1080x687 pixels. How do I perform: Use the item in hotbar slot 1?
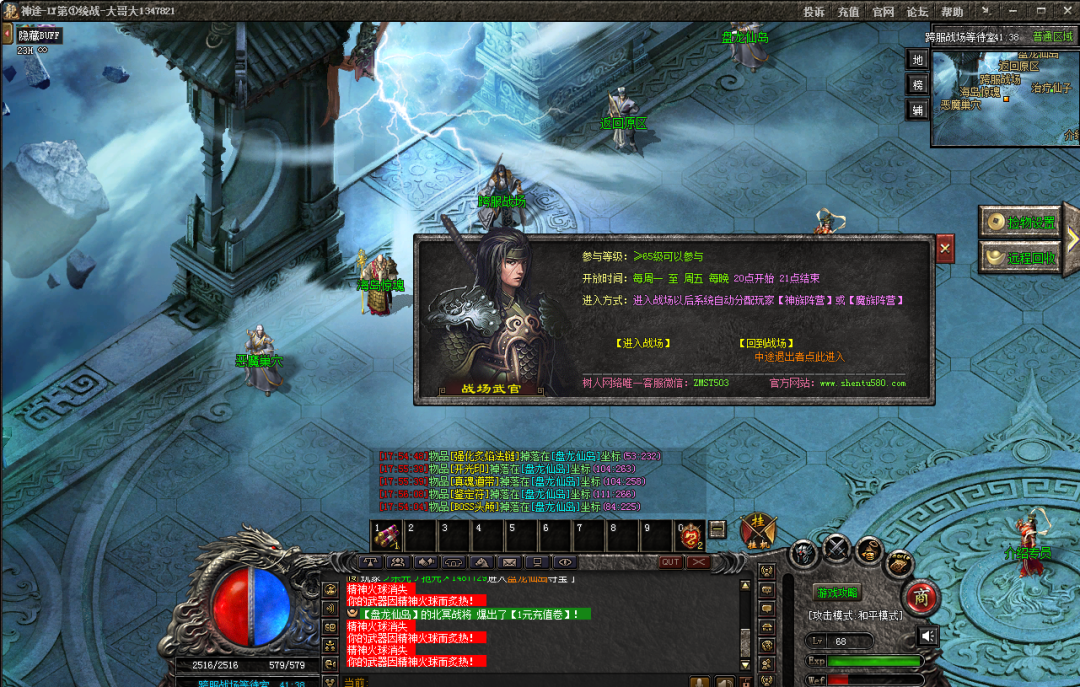pos(386,537)
